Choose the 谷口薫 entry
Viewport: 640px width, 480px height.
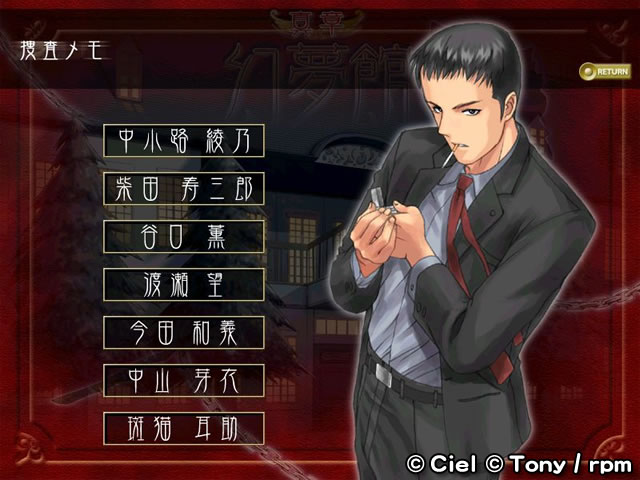click(x=184, y=237)
